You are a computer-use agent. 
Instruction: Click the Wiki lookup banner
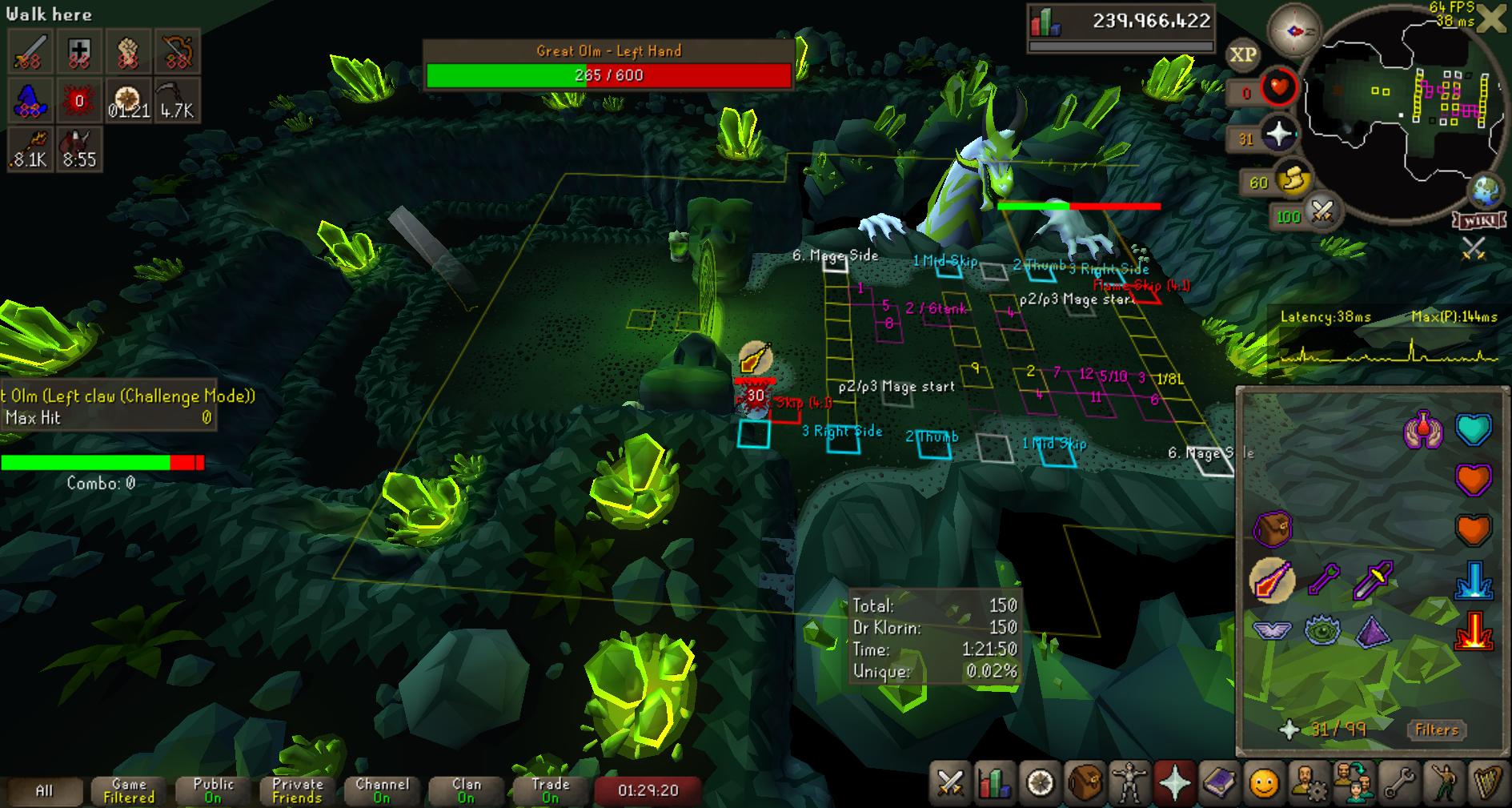tap(1479, 220)
